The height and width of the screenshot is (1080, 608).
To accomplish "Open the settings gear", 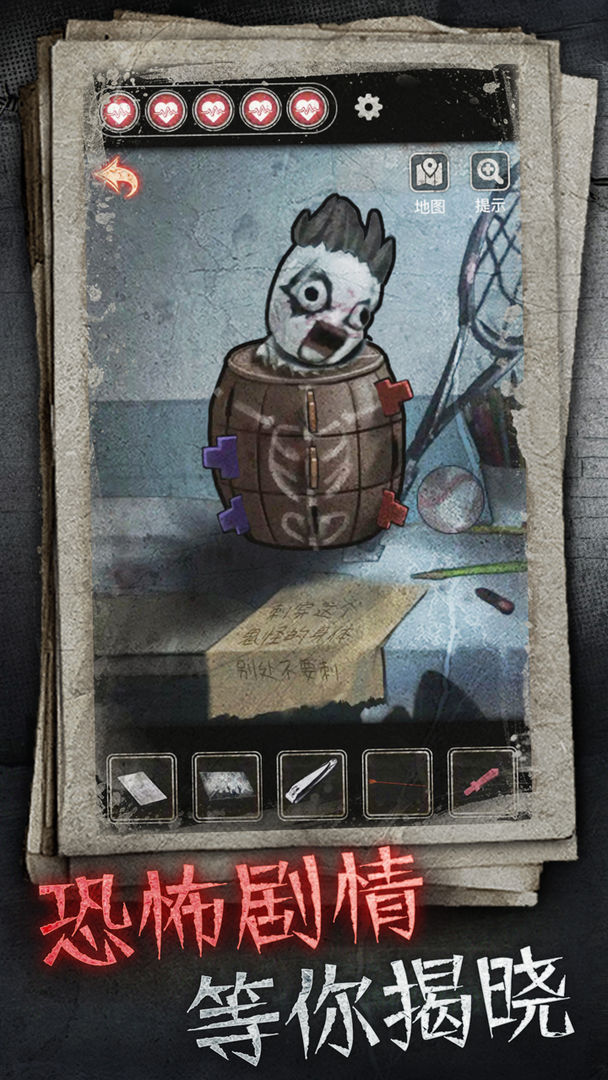I will pos(368,107).
